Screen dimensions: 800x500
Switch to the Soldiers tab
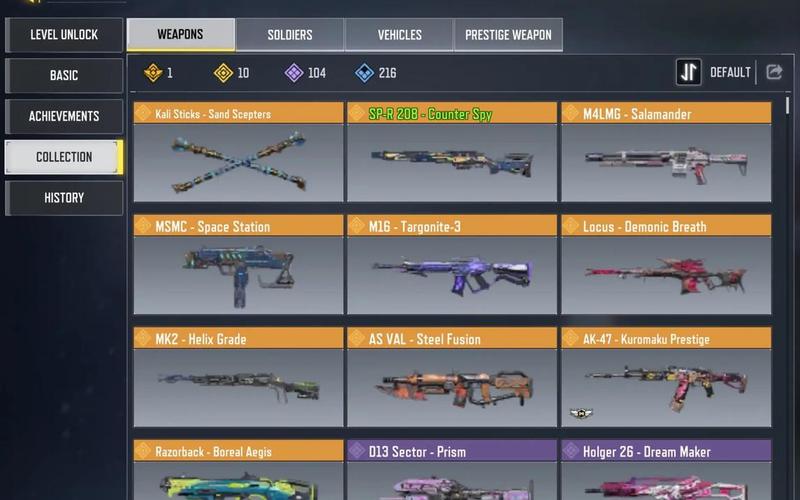pyautogui.click(x=290, y=35)
